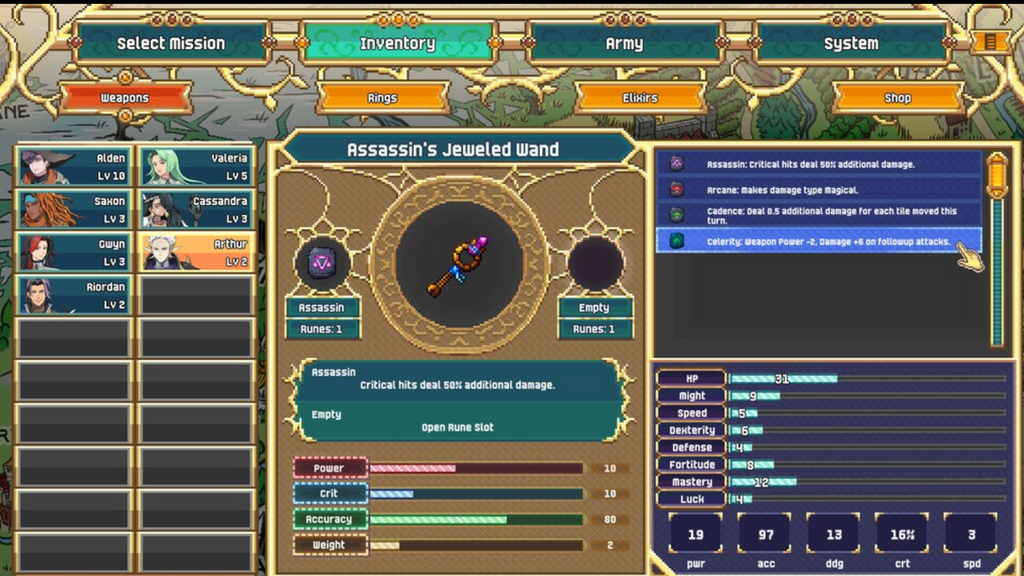Select the Weapons category

(x=125, y=98)
